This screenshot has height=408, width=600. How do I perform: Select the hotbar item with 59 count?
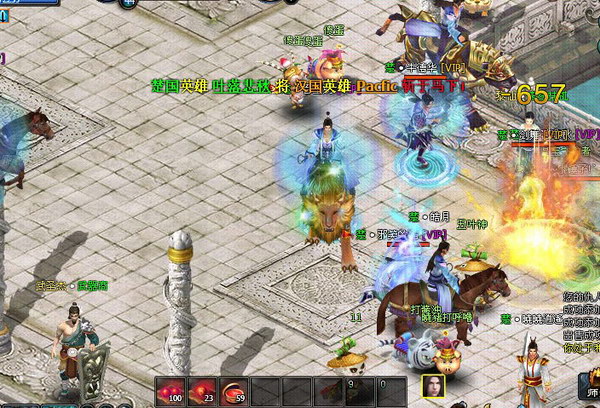[235, 391]
